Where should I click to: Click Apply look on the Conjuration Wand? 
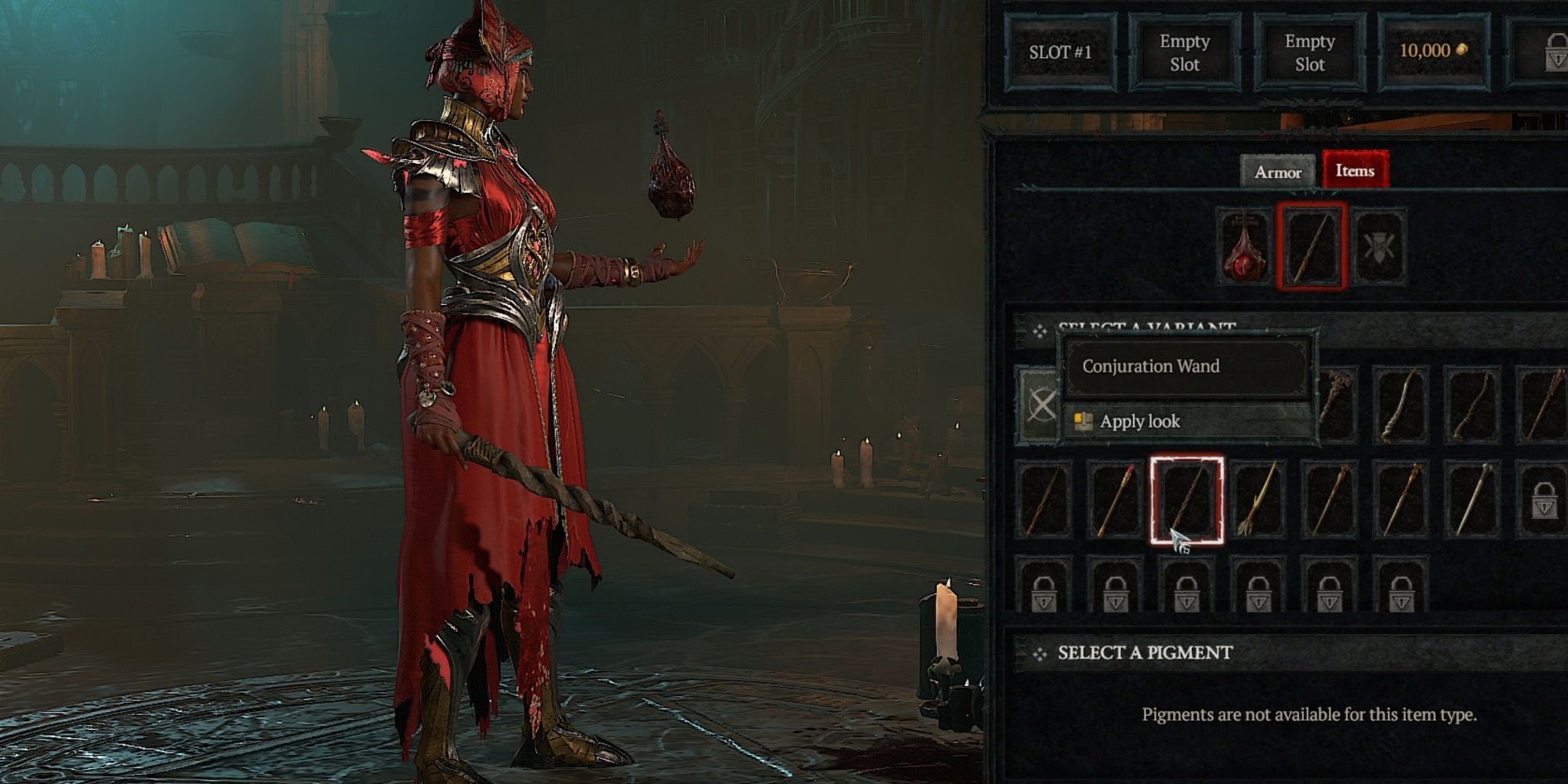point(1142,421)
